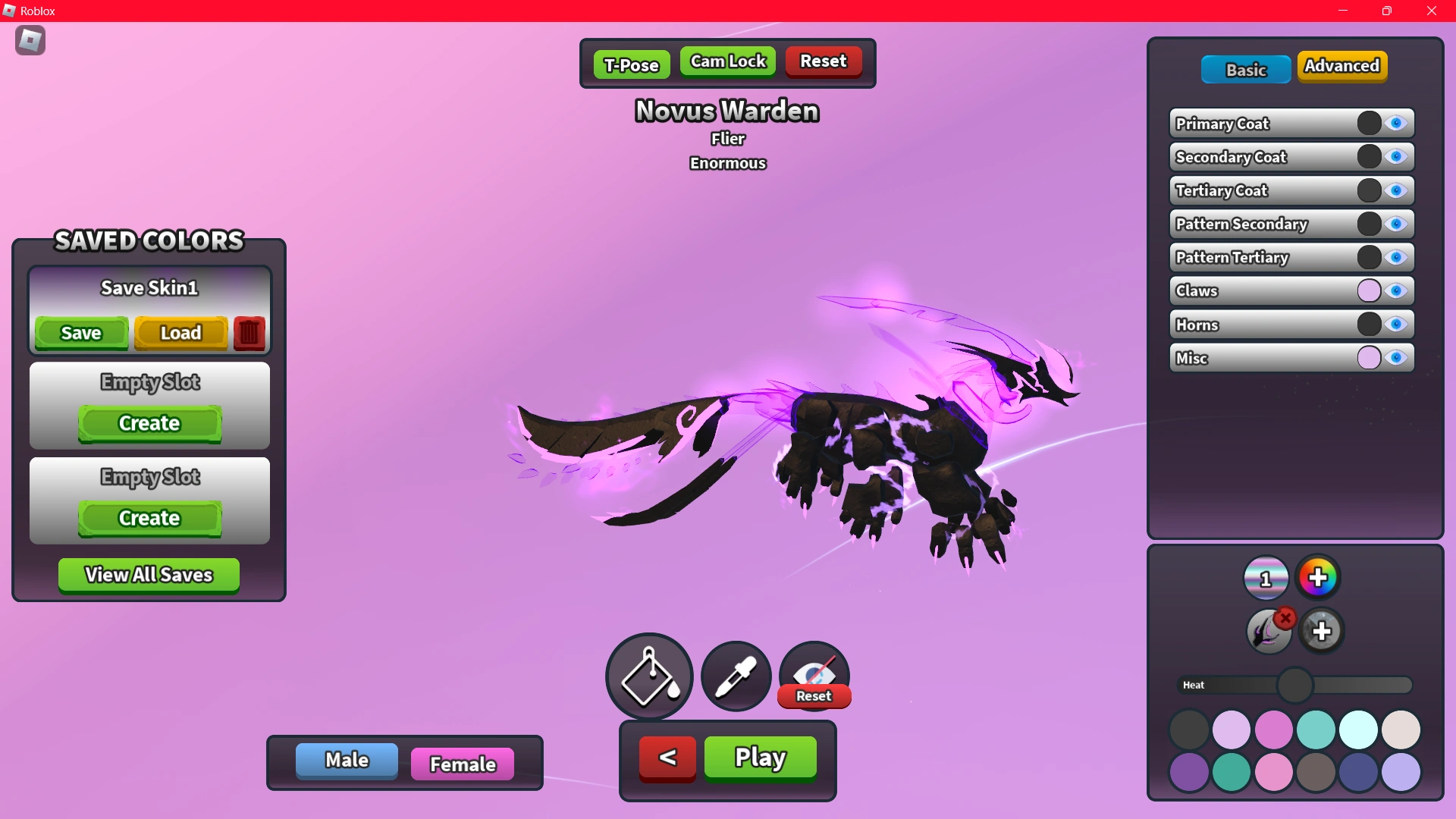The height and width of the screenshot is (819, 1456).
Task: Toggle visibility of the Primary Coat
Action: [x=1396, y=123]
